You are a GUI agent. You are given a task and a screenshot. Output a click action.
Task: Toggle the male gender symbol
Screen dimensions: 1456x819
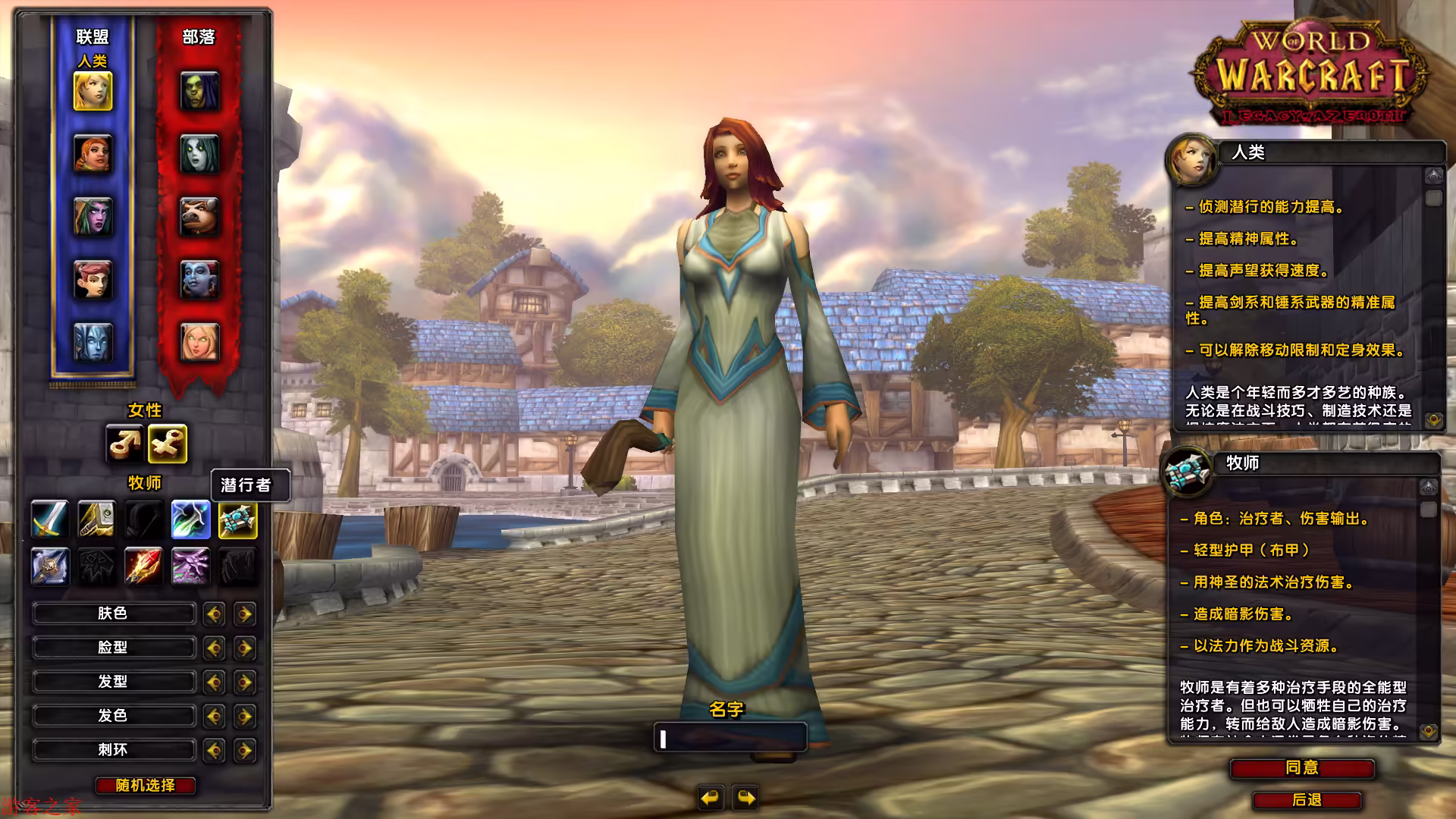pyautogui.click(x=125, y=444)
